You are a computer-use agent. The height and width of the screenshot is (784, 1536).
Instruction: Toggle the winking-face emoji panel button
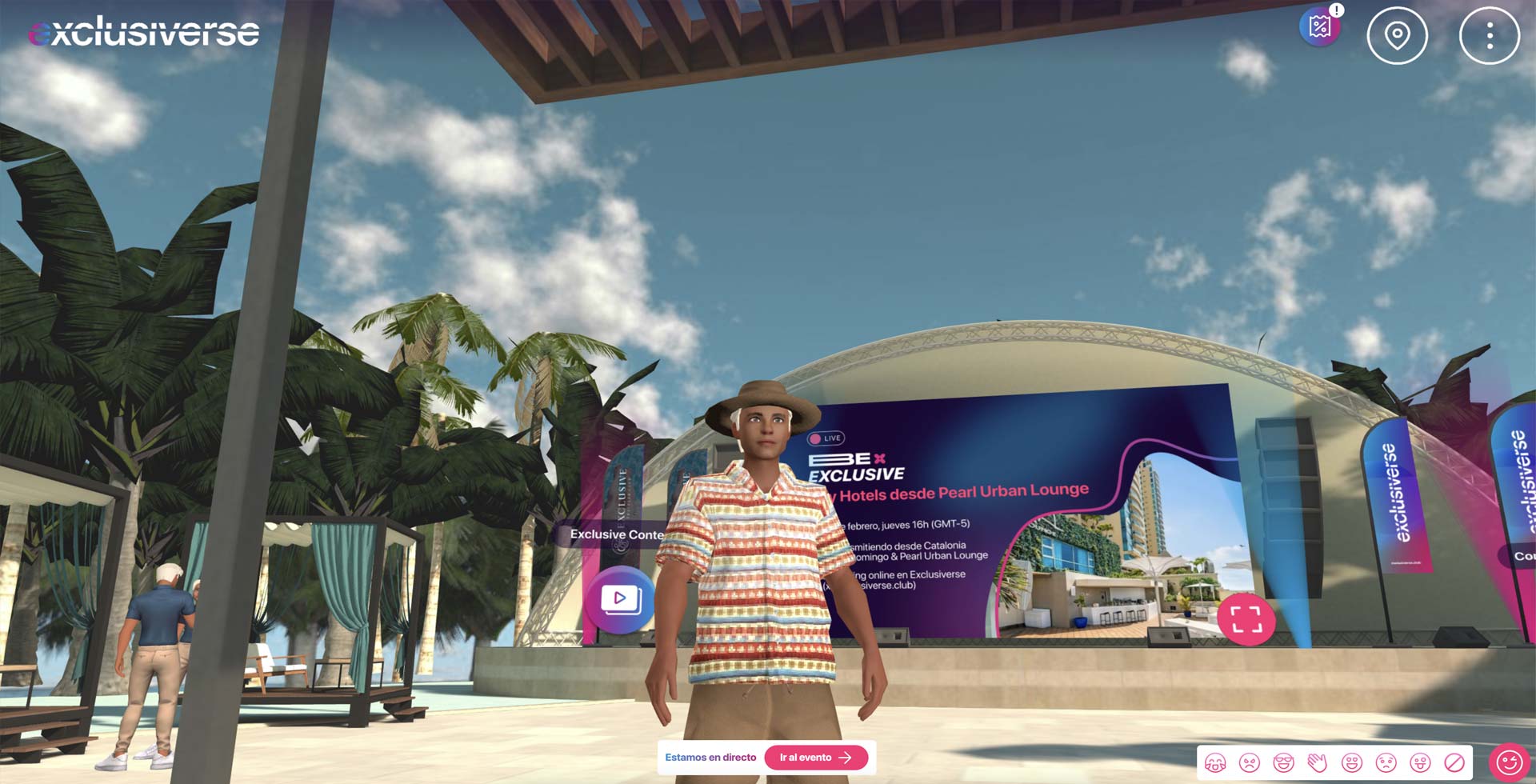[1509, 762]
